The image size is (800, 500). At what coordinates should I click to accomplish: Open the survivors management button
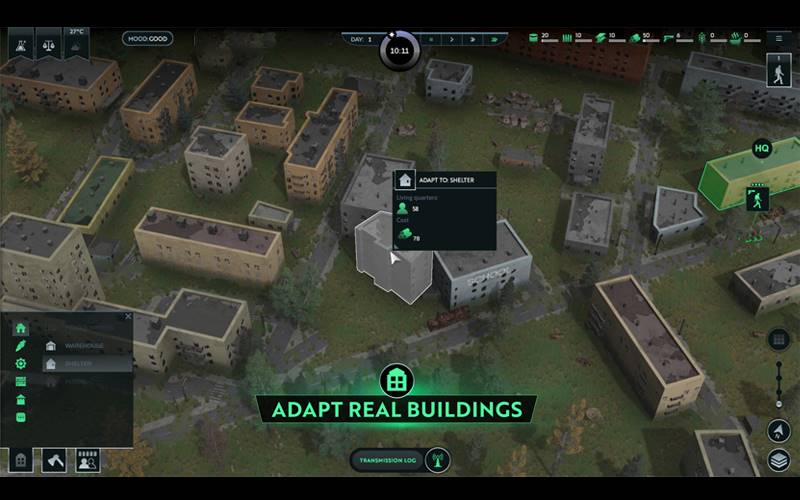coord(88,461)
